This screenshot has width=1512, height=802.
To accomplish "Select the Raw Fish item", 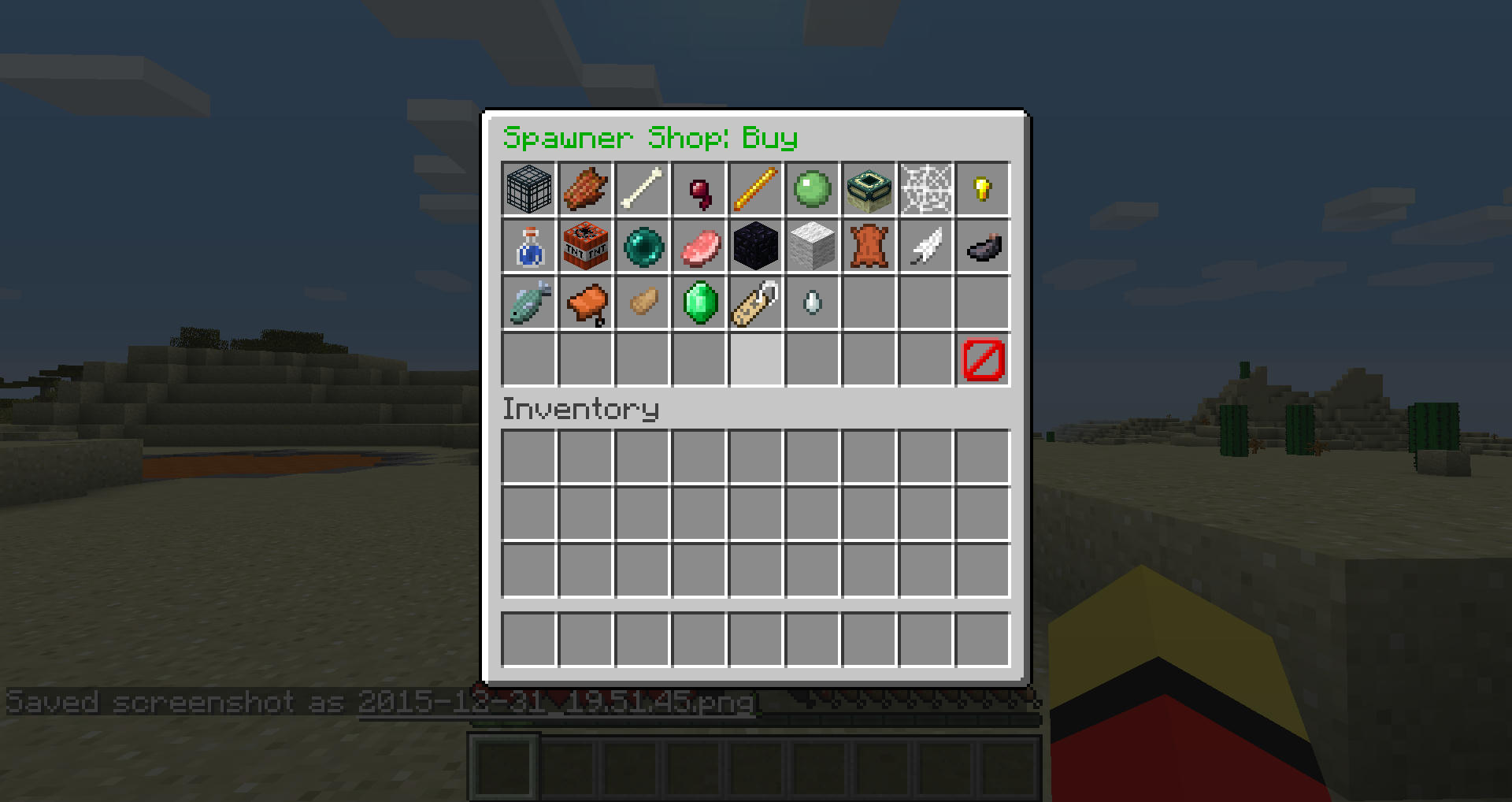I will pyautogui.click(x=529, y=303).
